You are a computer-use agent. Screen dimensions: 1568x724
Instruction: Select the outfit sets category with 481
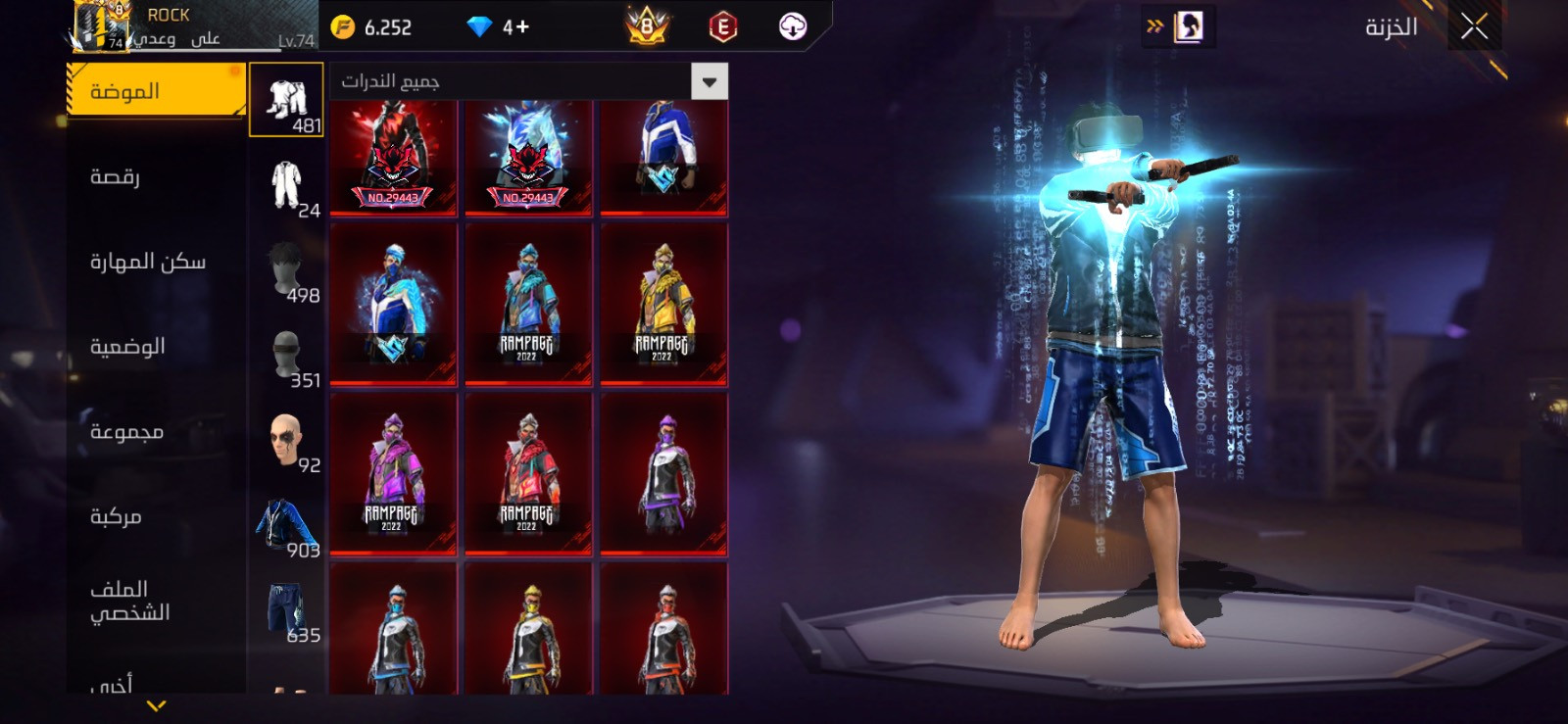286,100
